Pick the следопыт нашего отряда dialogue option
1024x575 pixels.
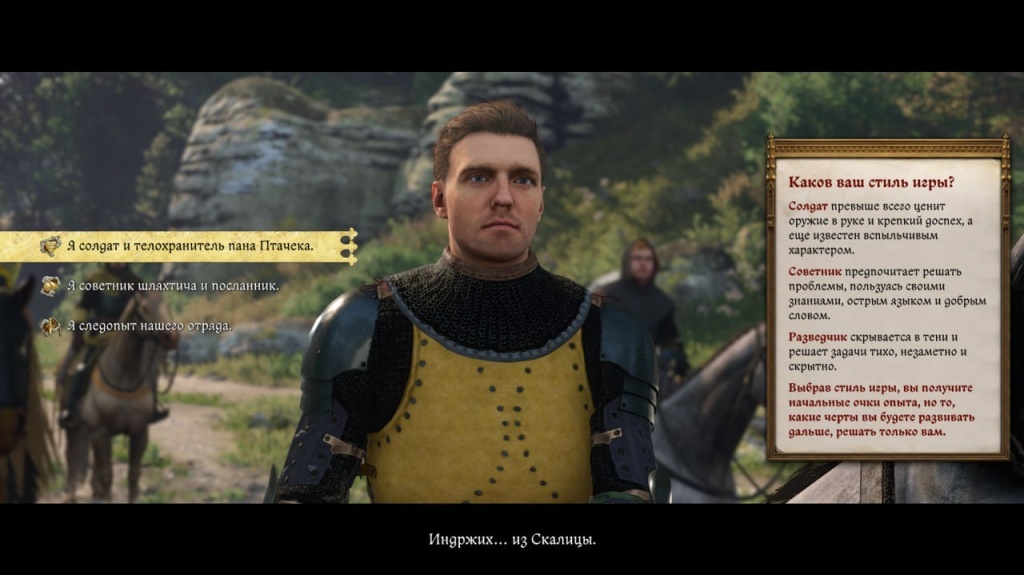click(x=149, y=326)
